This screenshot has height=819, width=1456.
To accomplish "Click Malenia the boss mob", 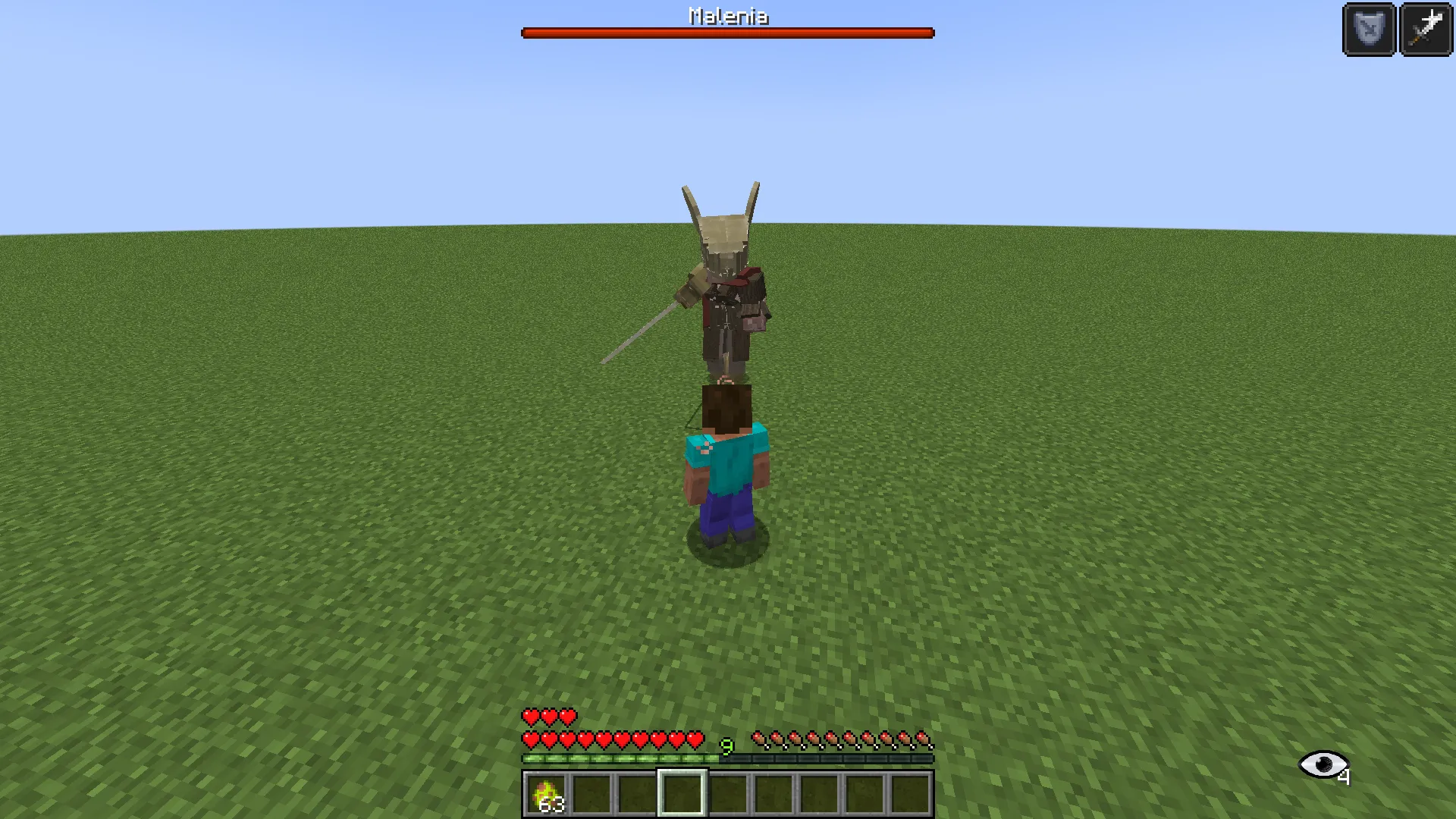I will pyautogui.click(x=728, y=296).
